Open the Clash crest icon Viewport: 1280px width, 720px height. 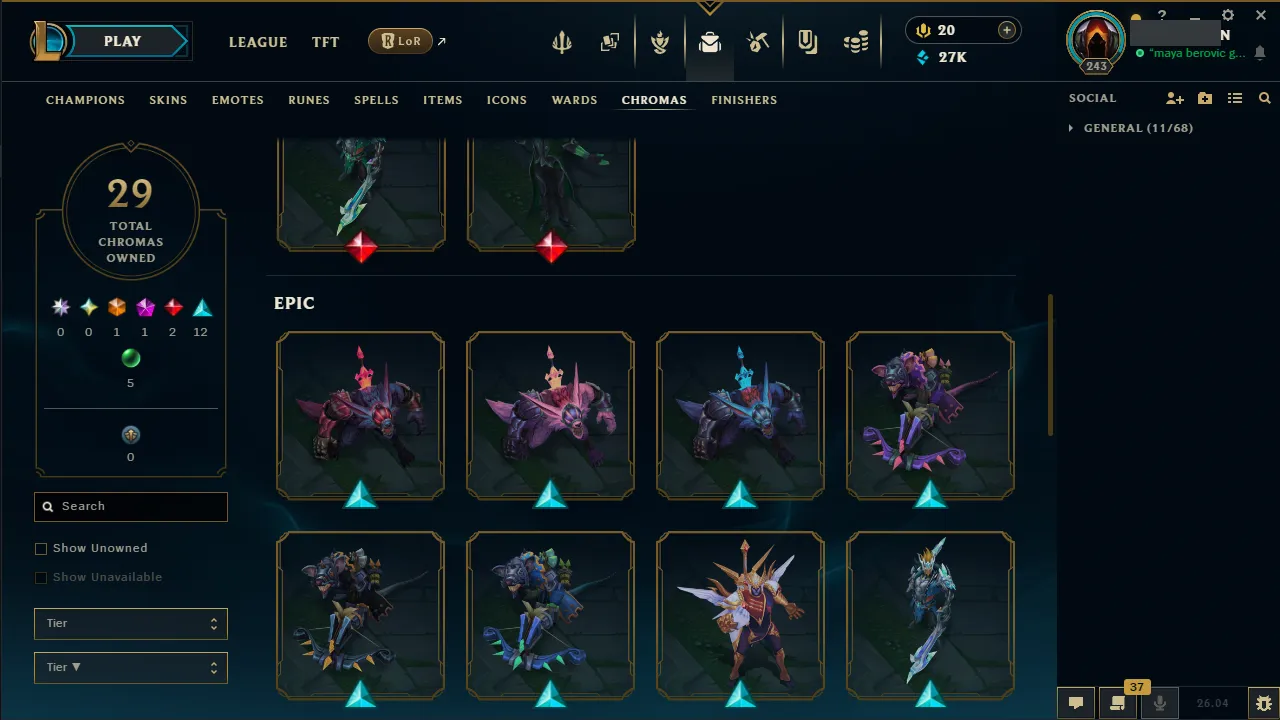click(x=660, y=41)
